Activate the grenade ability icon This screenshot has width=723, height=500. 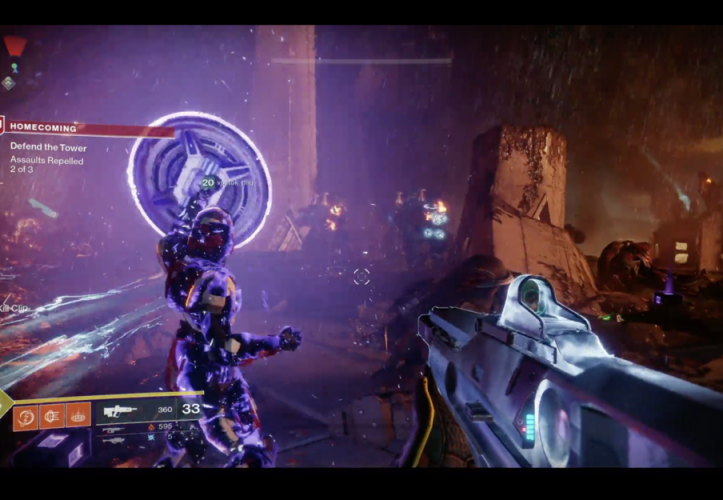pyautogui.click(x=27, y=415)
